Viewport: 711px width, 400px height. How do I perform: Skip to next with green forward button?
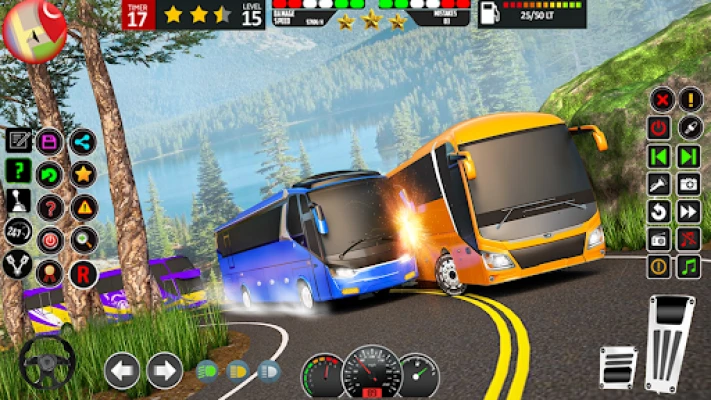click(x=688, y=156)
